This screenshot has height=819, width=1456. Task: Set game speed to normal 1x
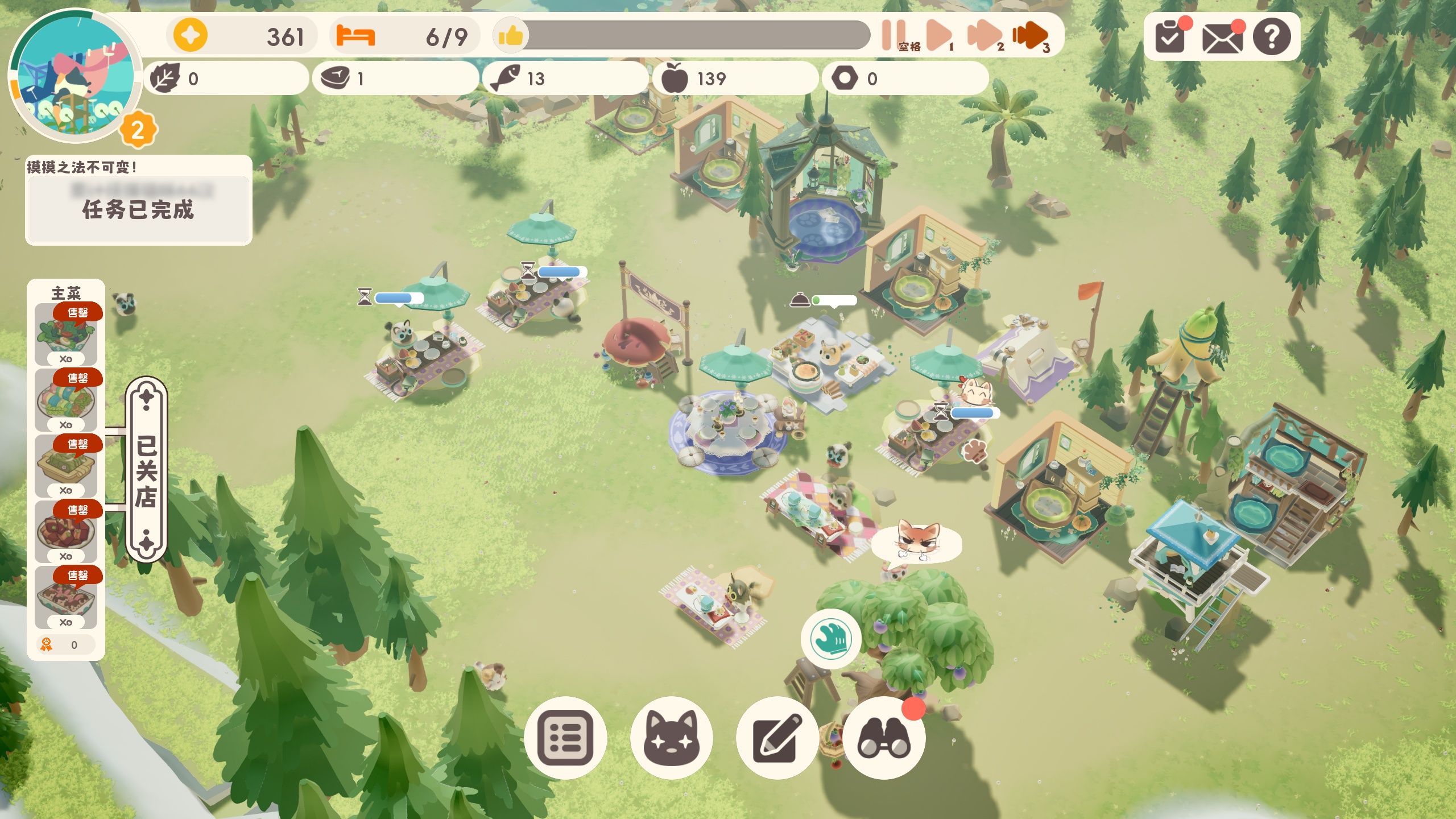(x=938, y=35)
